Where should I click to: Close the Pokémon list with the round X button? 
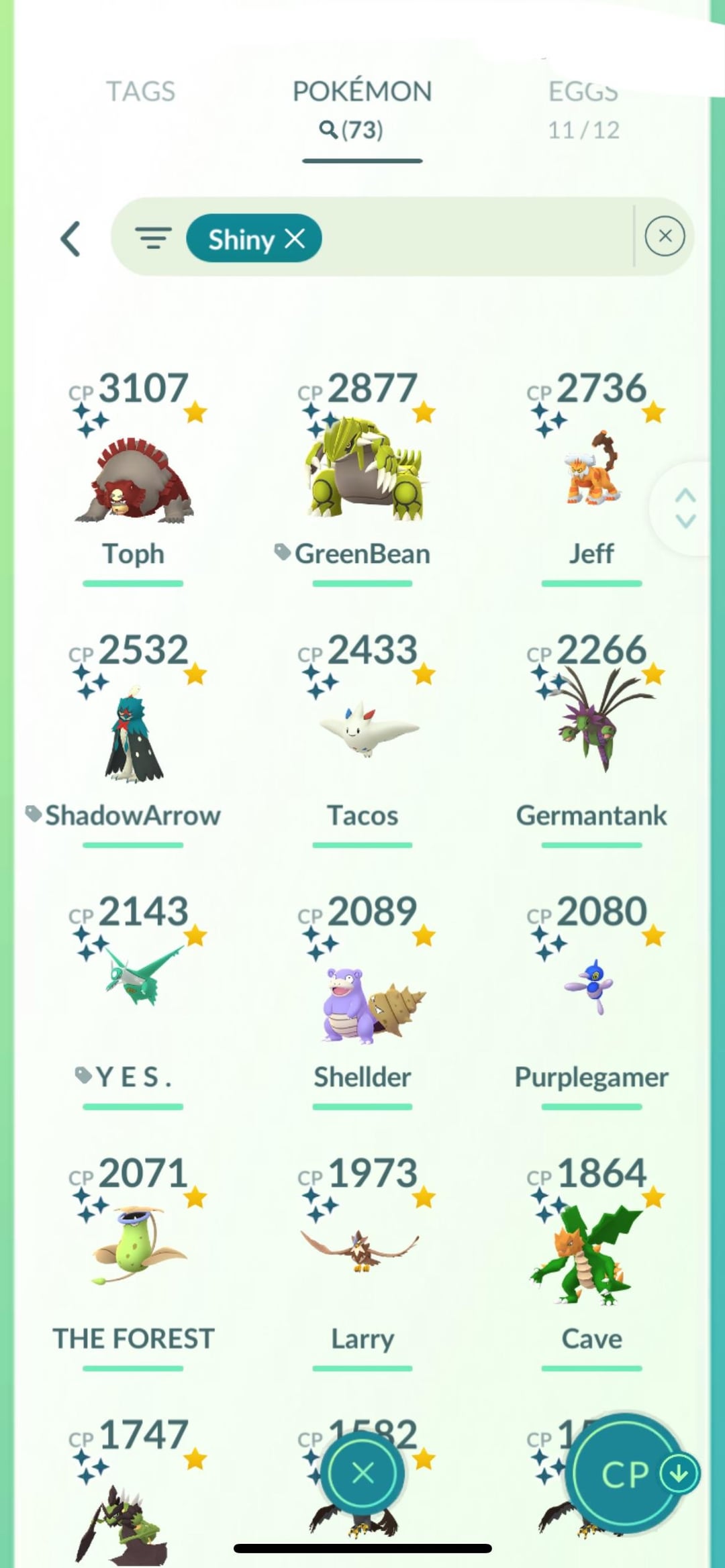362,1473
